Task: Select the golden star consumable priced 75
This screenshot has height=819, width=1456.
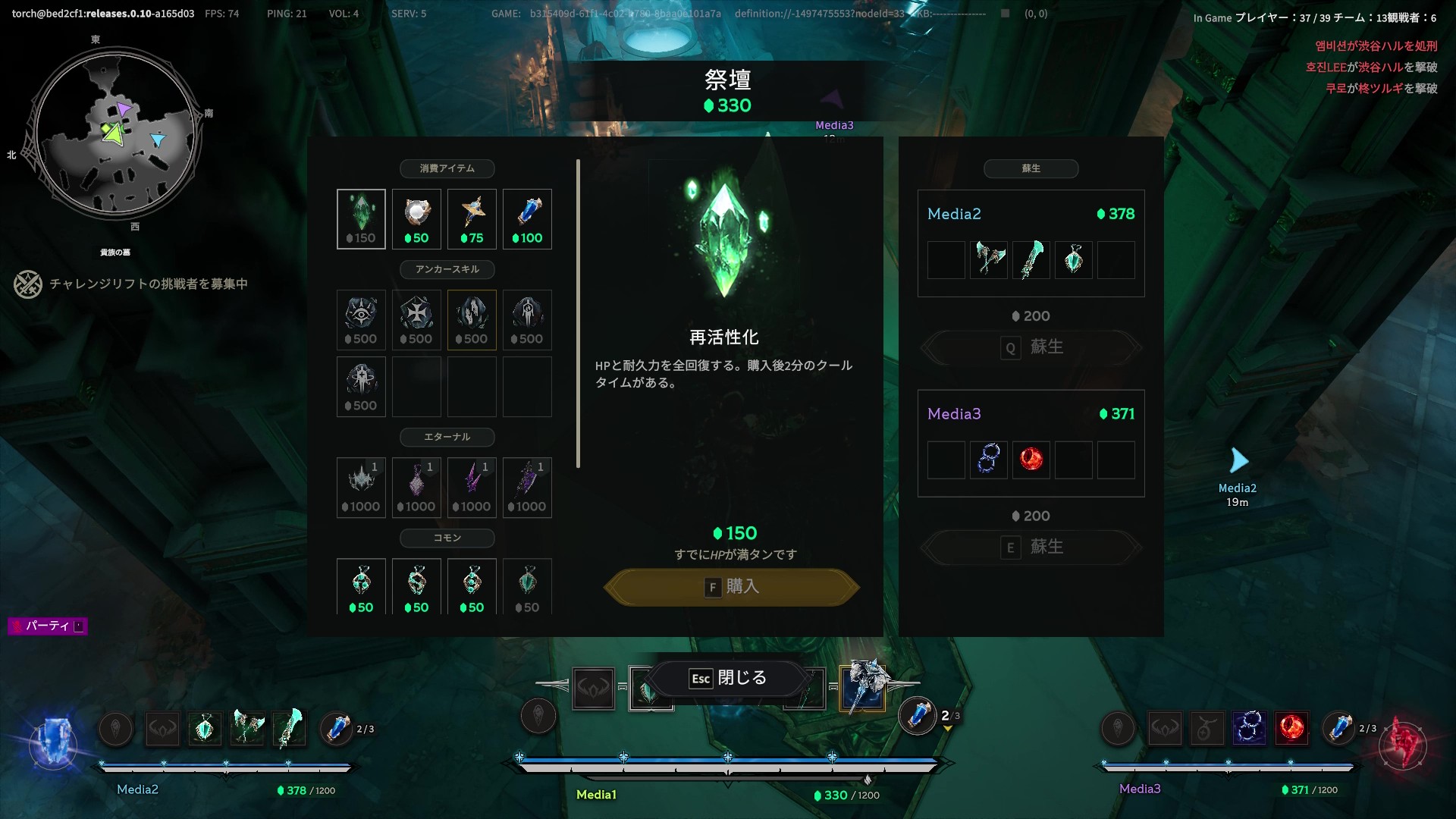Action: 472,218
